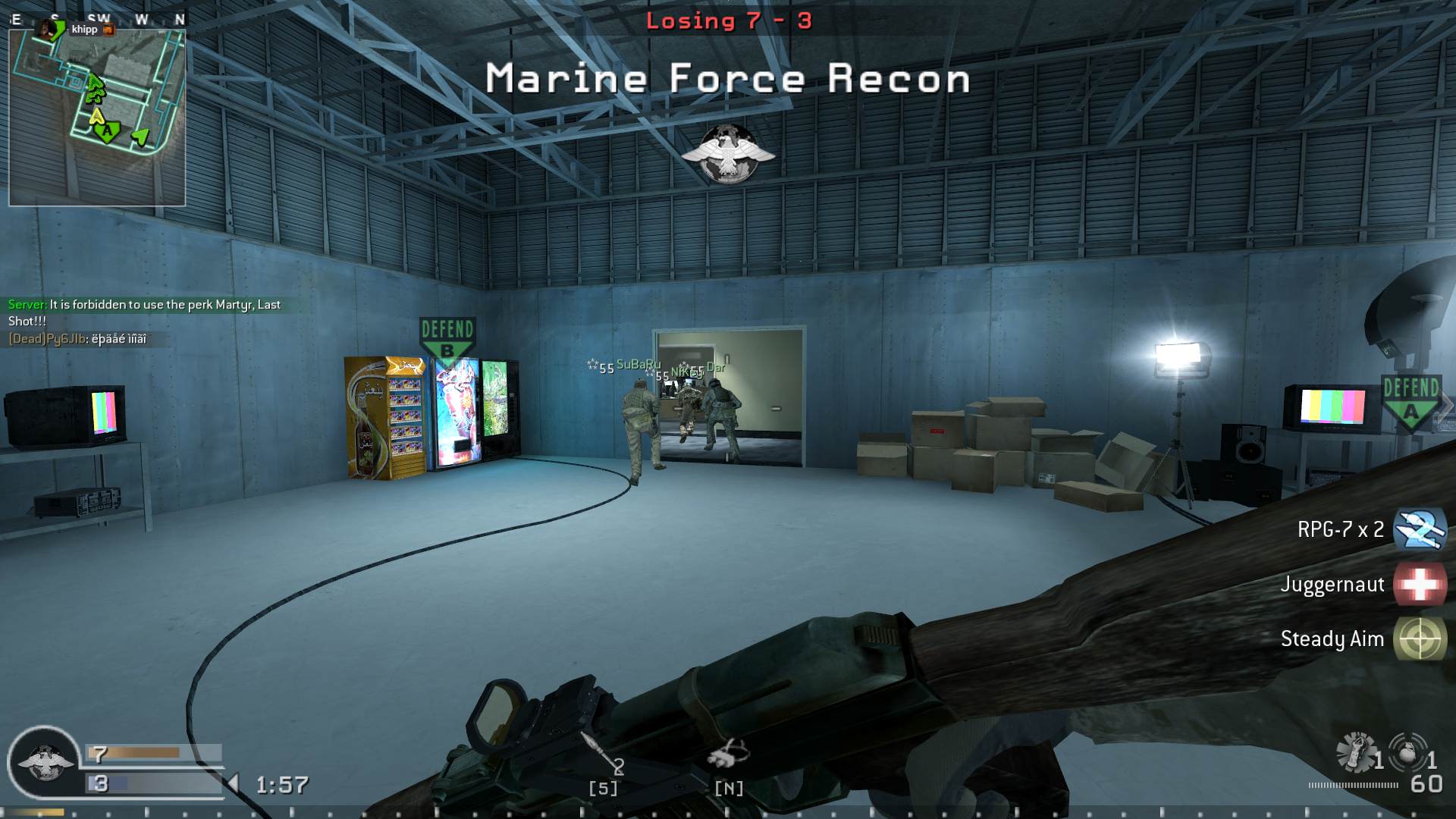The width and height of the screenshot is (1456, 819).
Task: Click the team faction emblem by the scores
Action: [x=44, y=762]
